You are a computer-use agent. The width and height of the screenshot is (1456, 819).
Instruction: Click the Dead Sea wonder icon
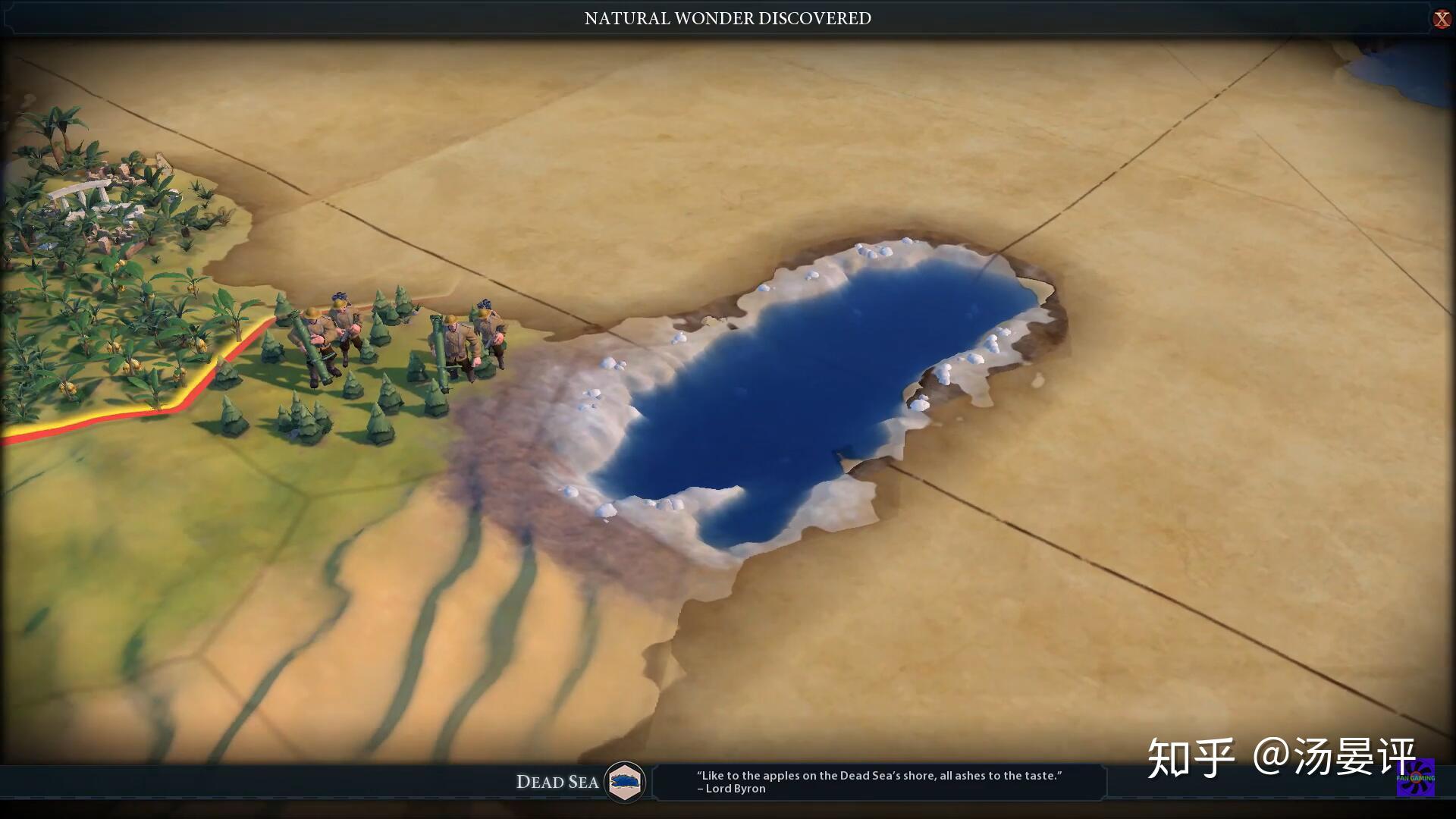coord(625,781)
